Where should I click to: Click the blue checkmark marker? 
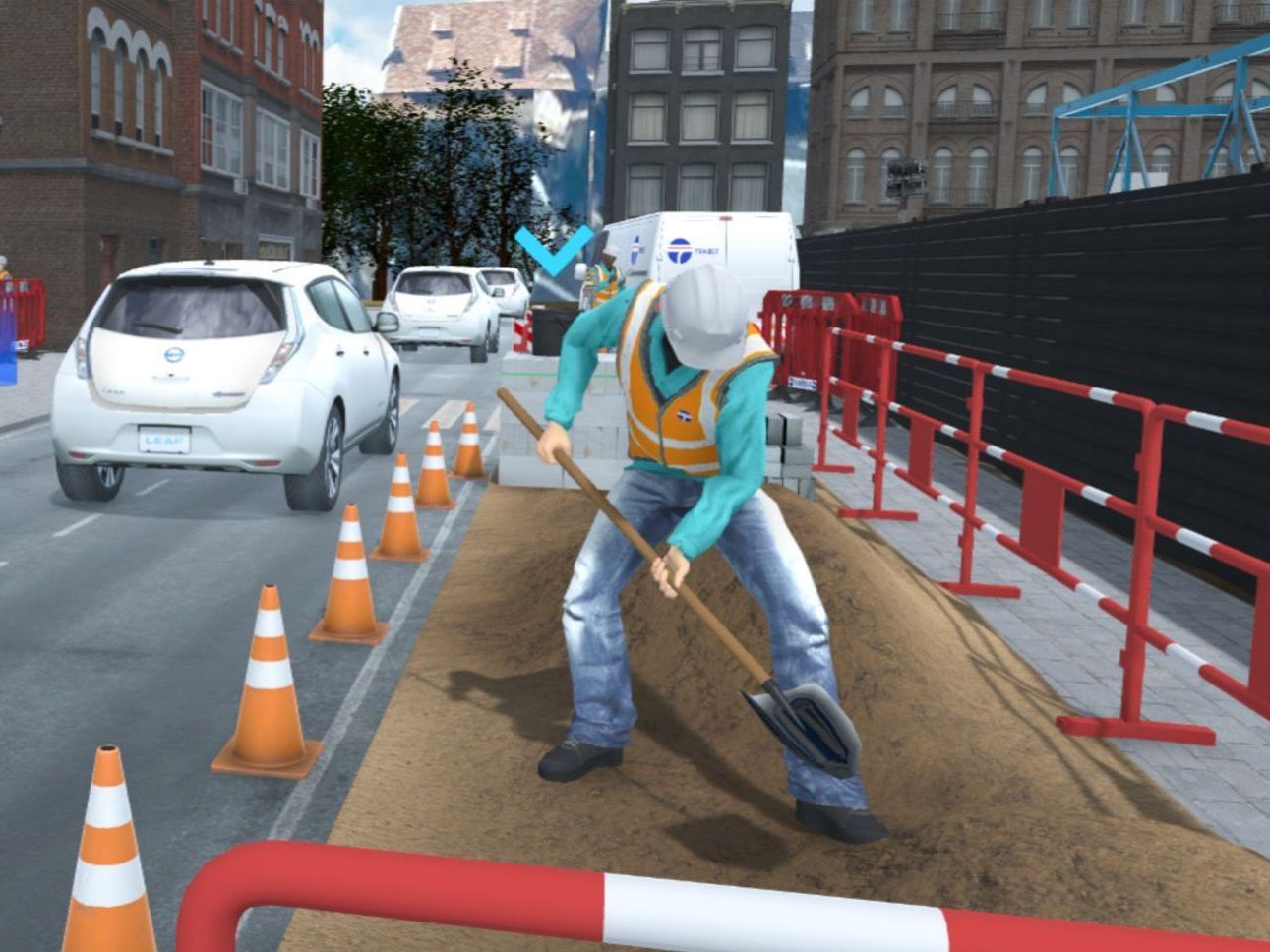[x=553, y=250]
